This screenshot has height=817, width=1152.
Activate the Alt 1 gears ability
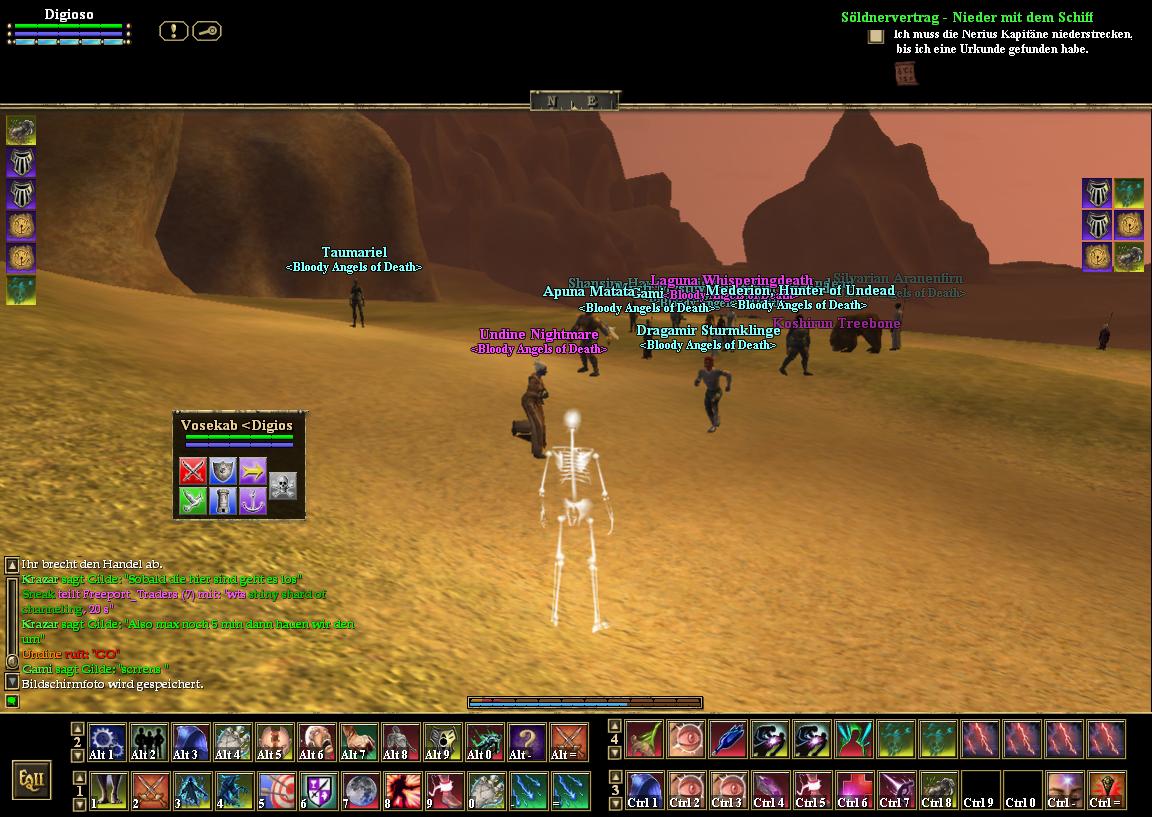(106, 742)
